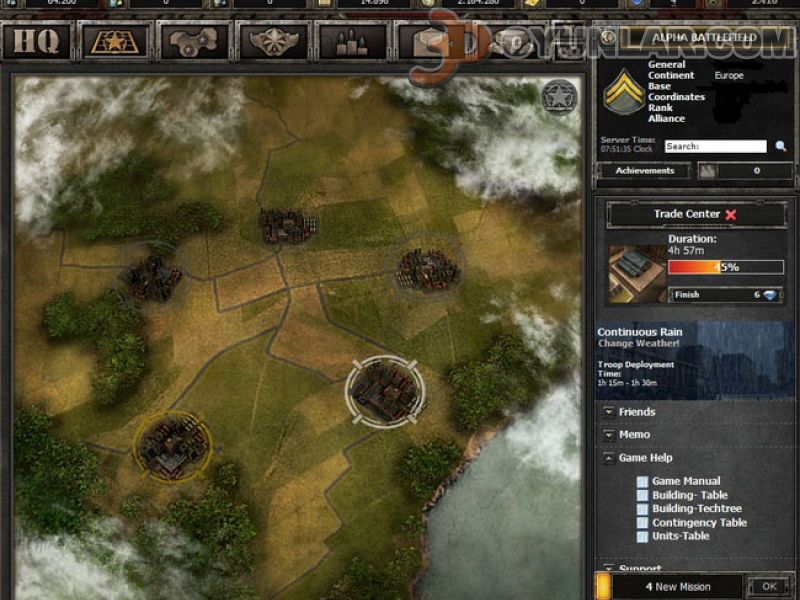The height and width of the screenshot is (600, 800).
Task: Open the Building-Techtree help page
Action: 699,509
